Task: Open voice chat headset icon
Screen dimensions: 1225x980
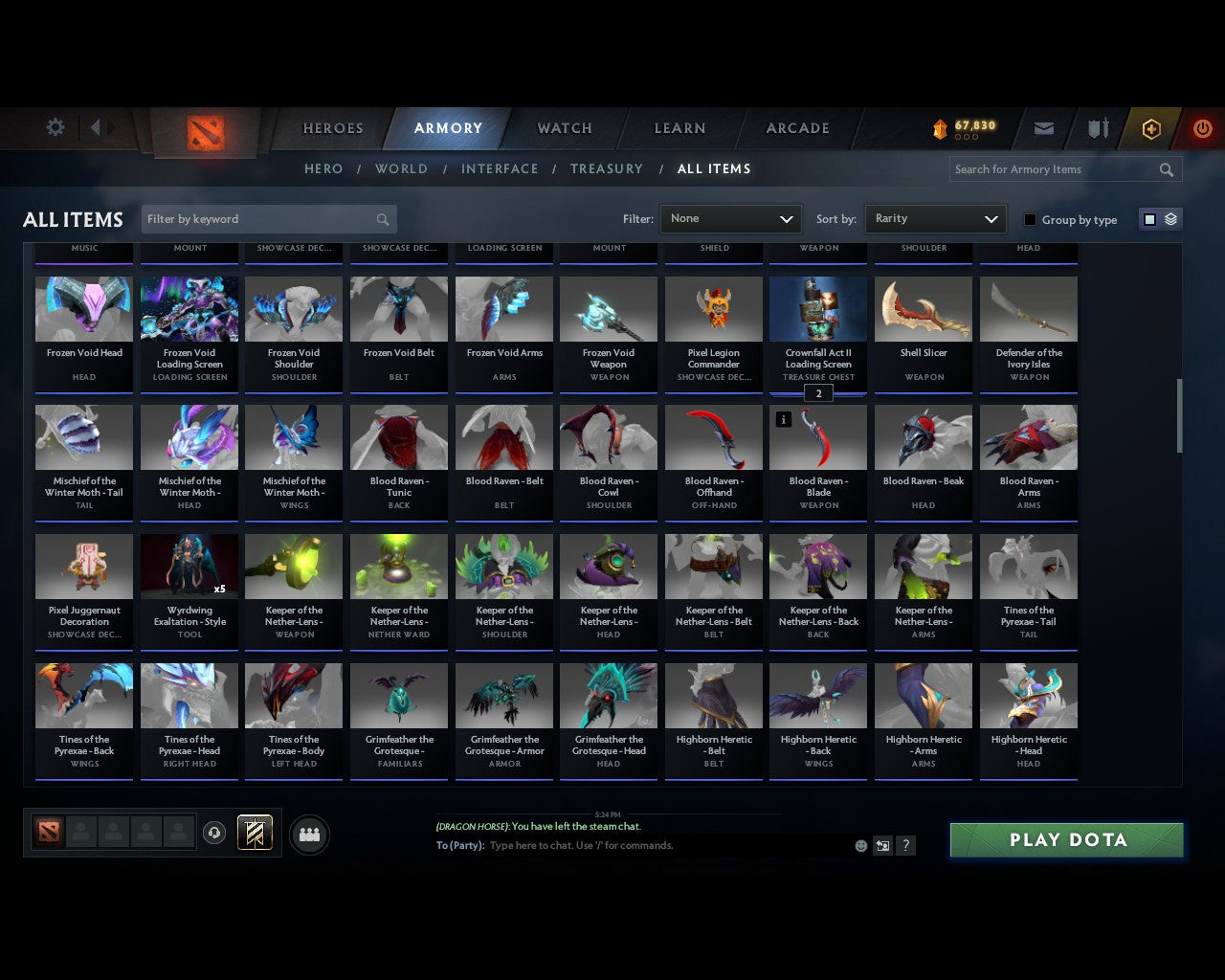Action: 215,833
